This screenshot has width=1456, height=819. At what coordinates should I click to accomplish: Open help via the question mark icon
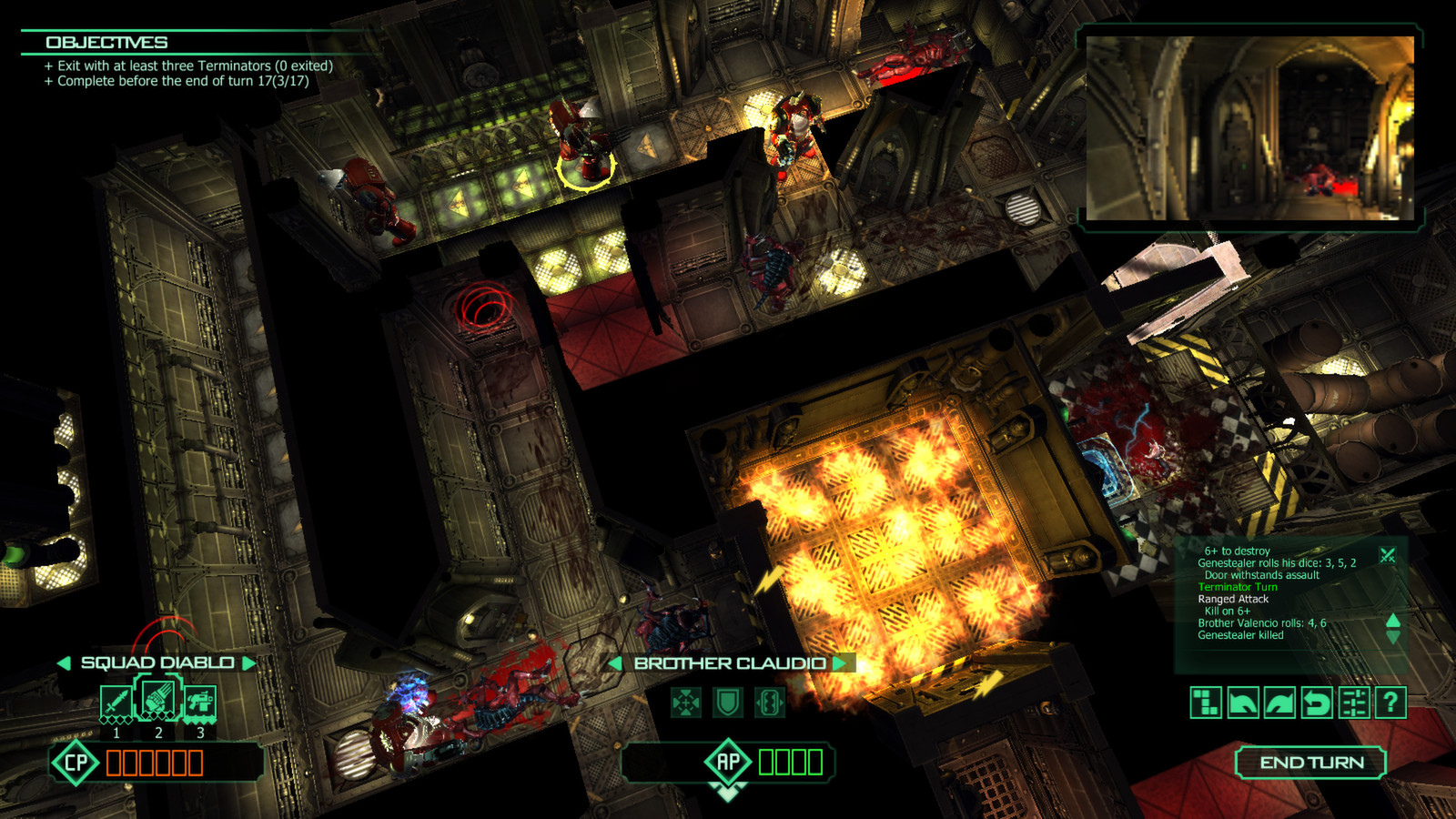coord(1390,703)
